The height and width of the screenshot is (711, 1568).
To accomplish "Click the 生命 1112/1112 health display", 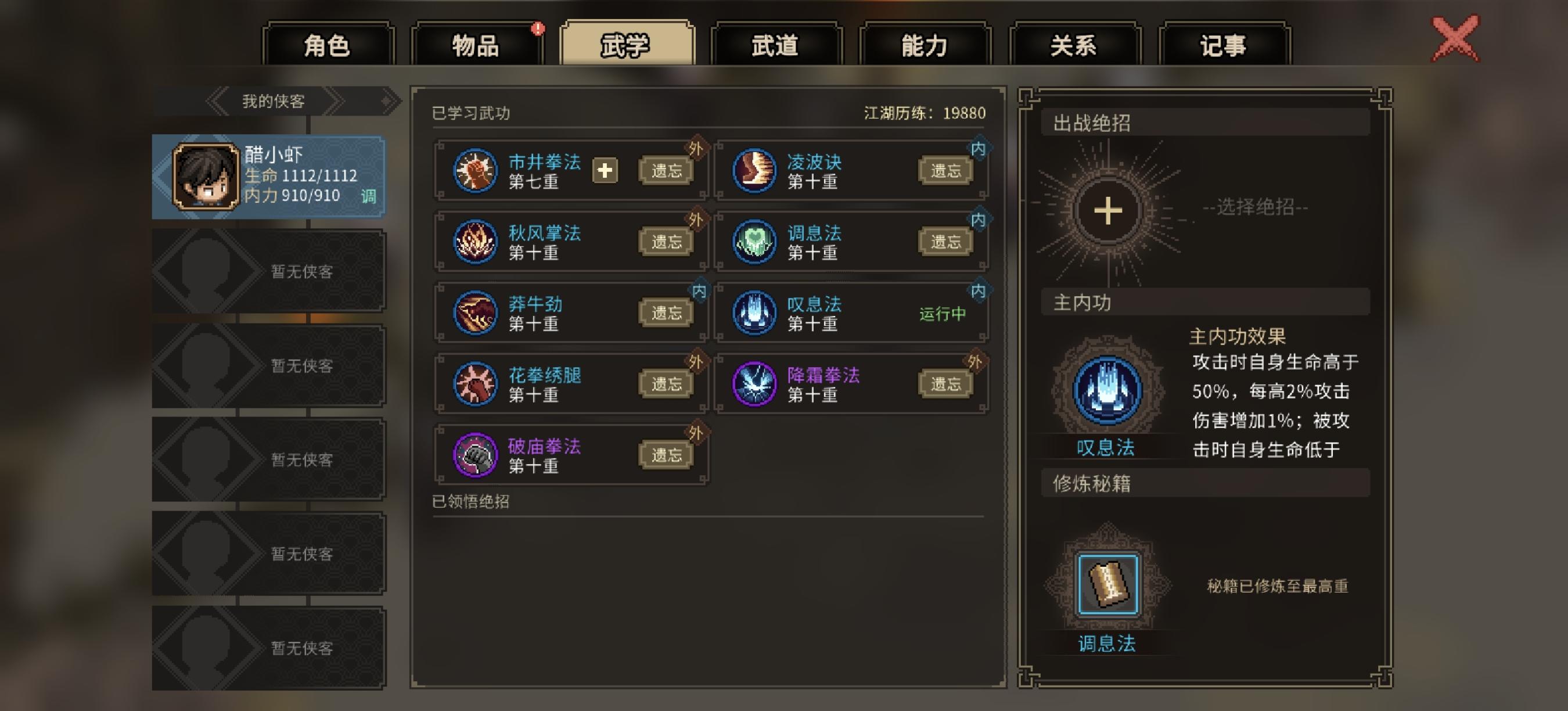I will (301, 176).
